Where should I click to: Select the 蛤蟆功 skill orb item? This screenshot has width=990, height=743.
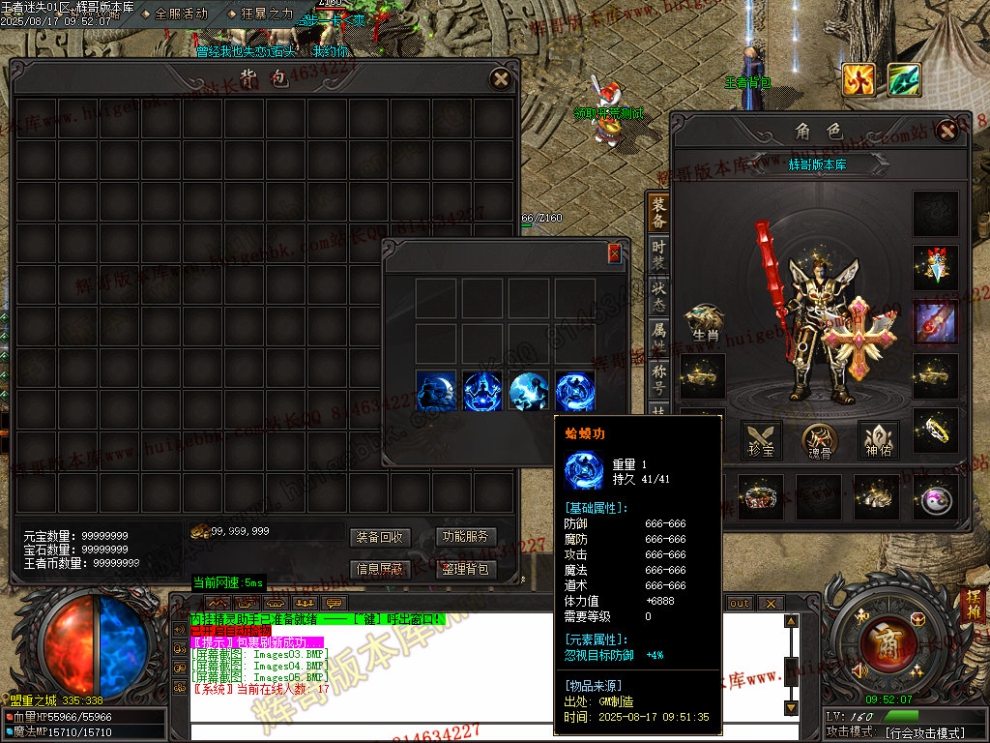pyautogui.click(x=575, y=390)
